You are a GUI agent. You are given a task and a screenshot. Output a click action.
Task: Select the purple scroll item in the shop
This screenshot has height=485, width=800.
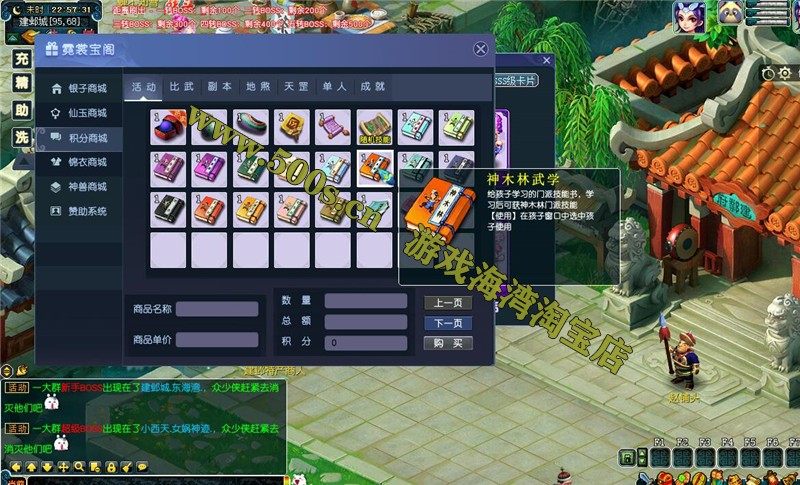(x=333, y=126)
